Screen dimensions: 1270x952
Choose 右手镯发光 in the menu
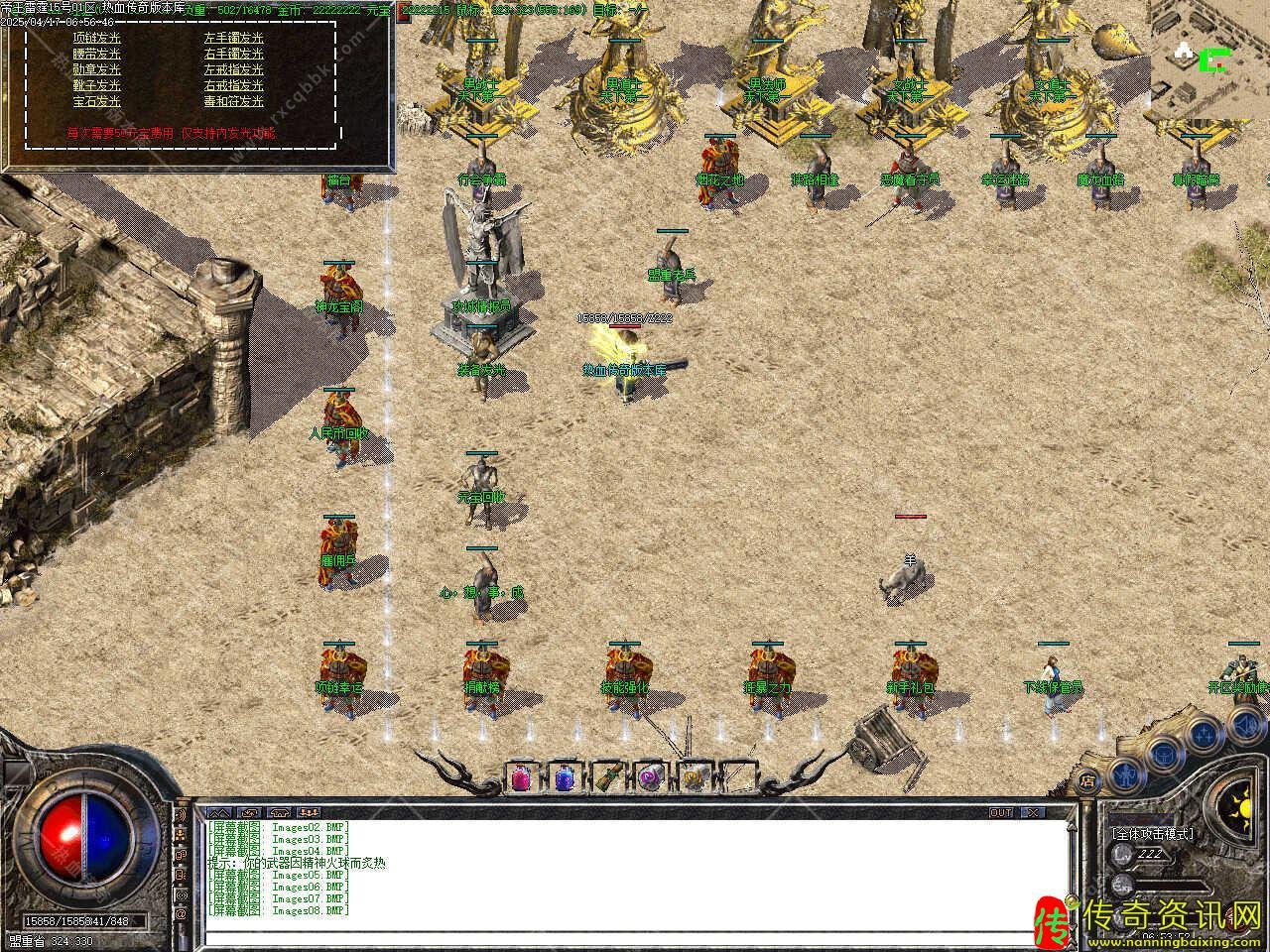[234, 55]
